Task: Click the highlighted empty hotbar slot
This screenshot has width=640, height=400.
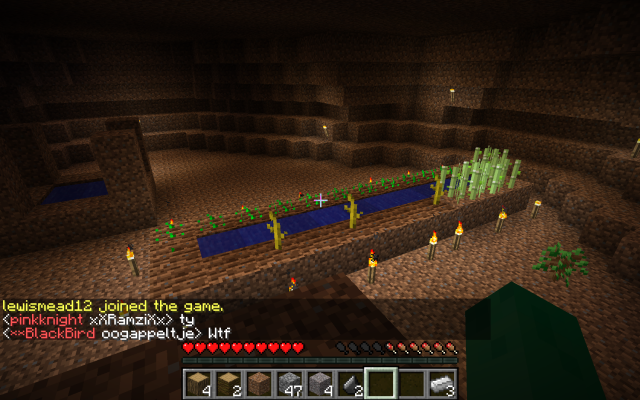Action: click(380, 383)
